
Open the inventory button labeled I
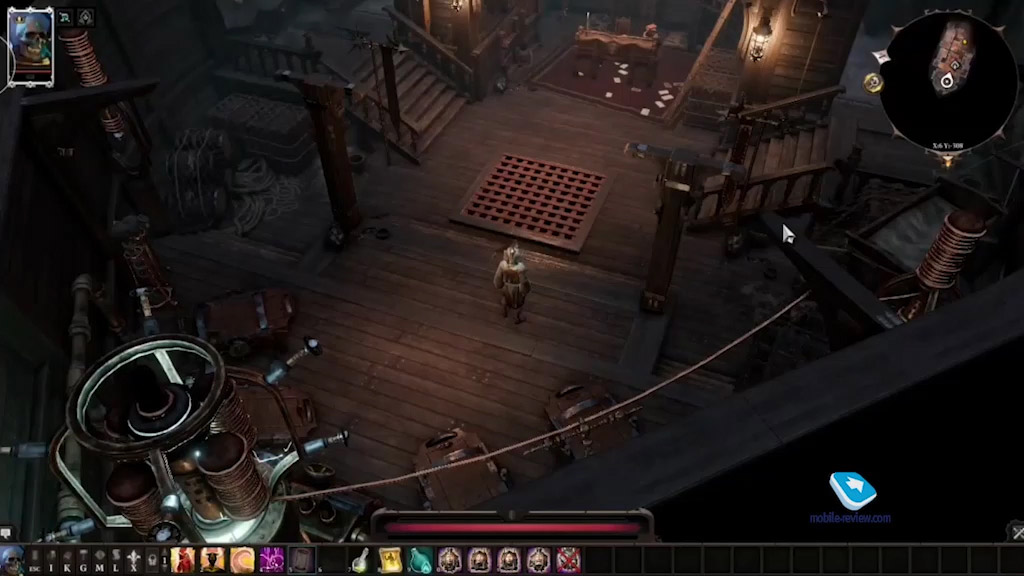pos(52,560)
